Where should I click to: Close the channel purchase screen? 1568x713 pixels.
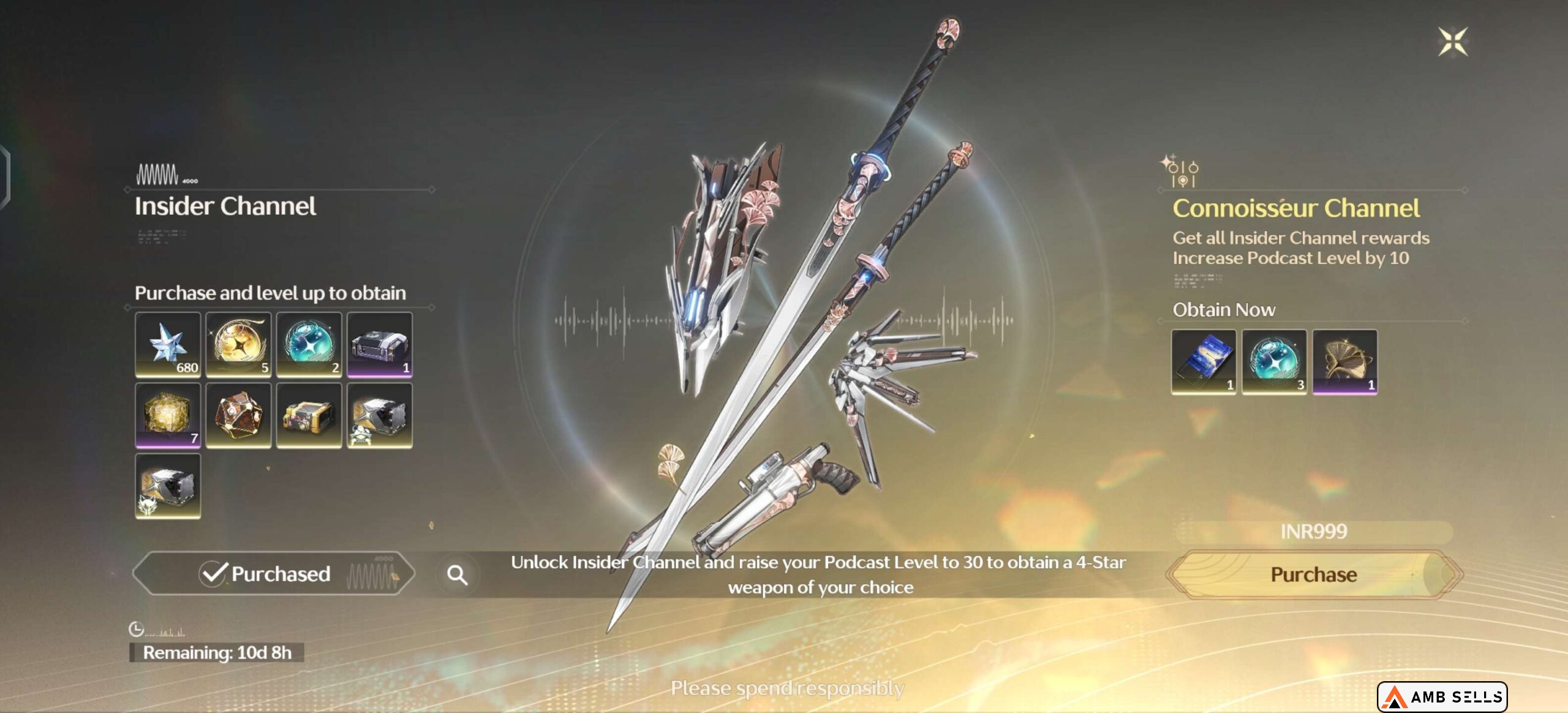pyautogui.click(x=1452, y=42)
